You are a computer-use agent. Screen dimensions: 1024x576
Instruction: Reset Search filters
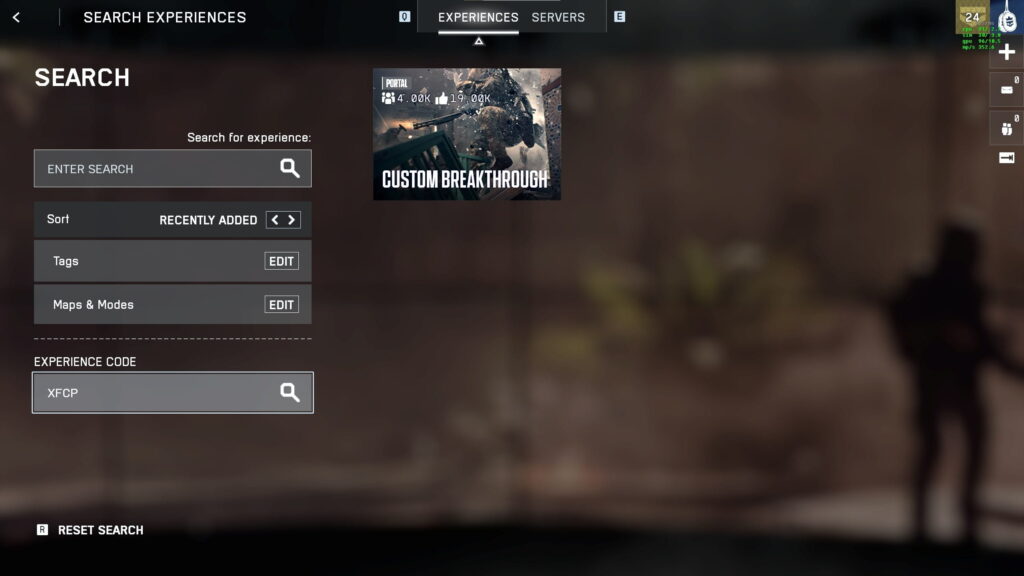100,530
